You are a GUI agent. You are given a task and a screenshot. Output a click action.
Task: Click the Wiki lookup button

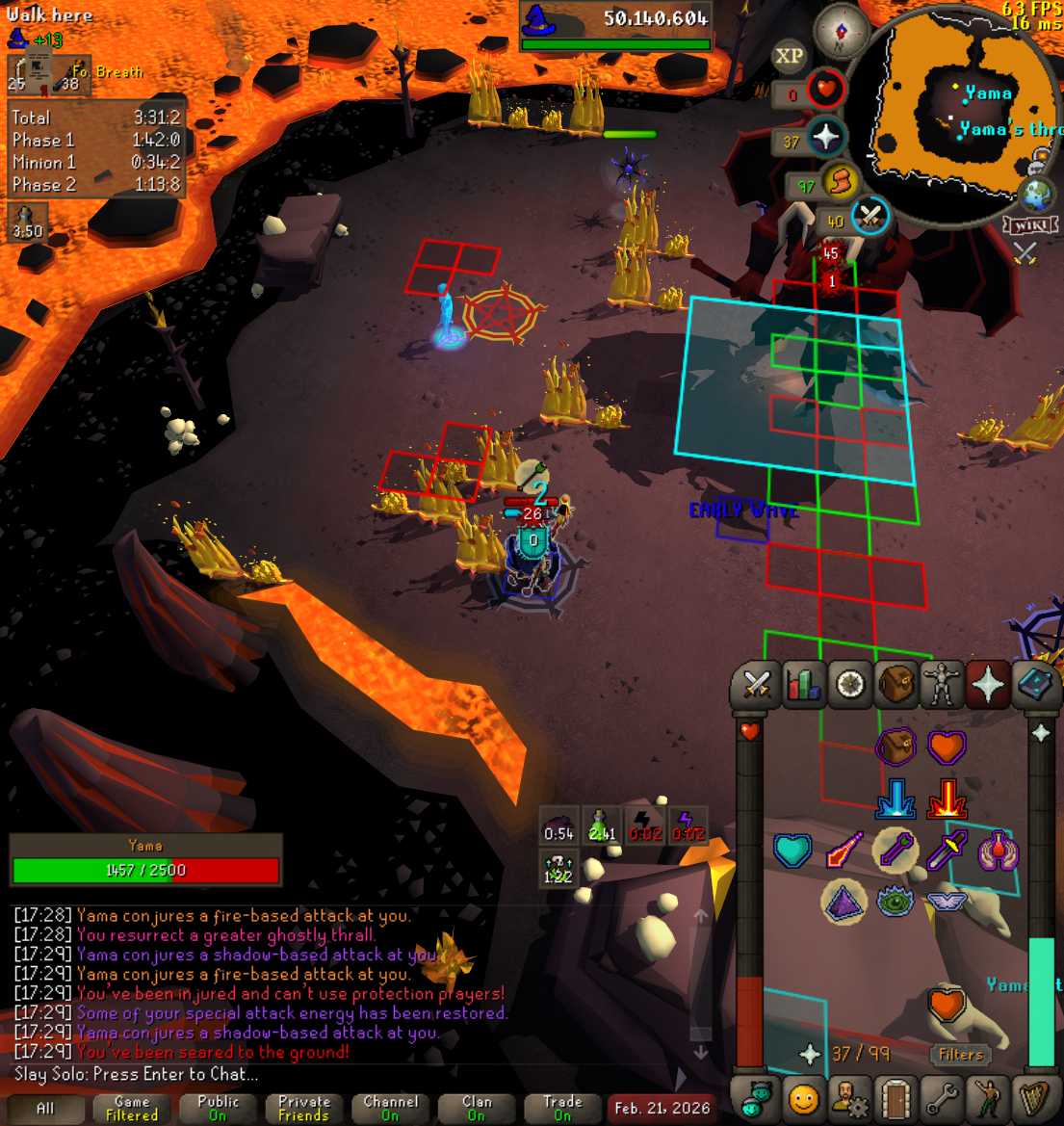tap(1031, 224)
